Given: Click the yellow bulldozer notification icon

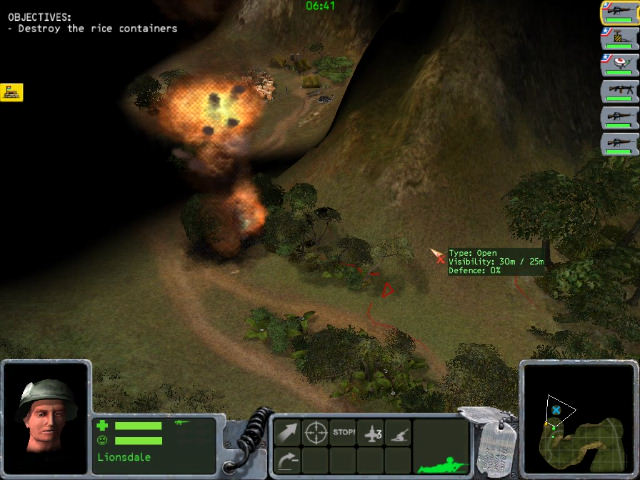Looking at the screenshot, I should coord(12,92).
